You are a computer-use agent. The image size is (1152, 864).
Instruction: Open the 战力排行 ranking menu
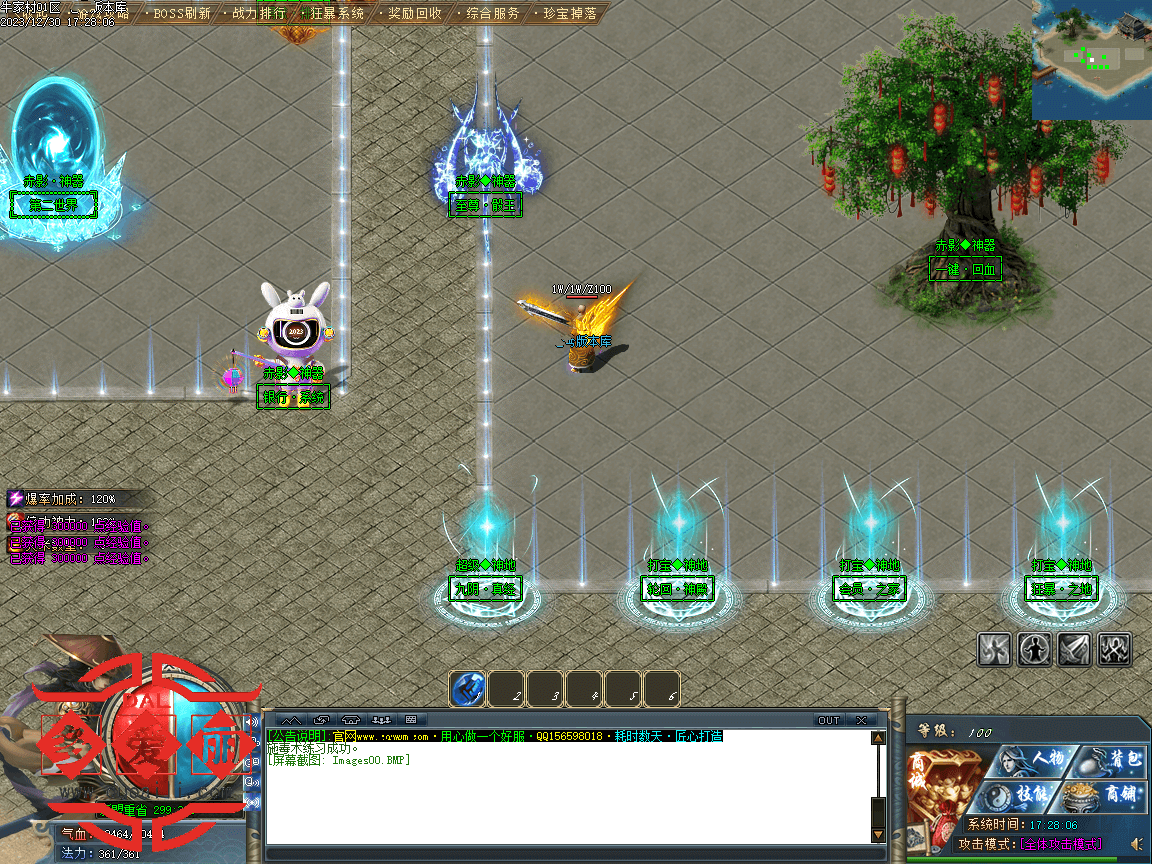tap(258, 14)
